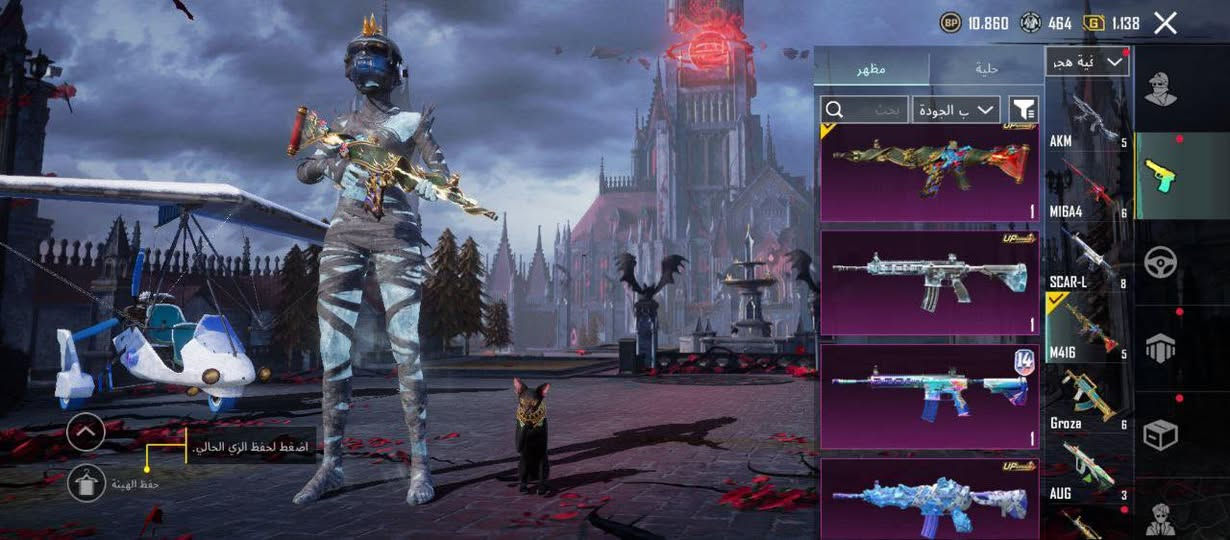
Task: Open the crate box category icon
Action: pos(1161,435)
